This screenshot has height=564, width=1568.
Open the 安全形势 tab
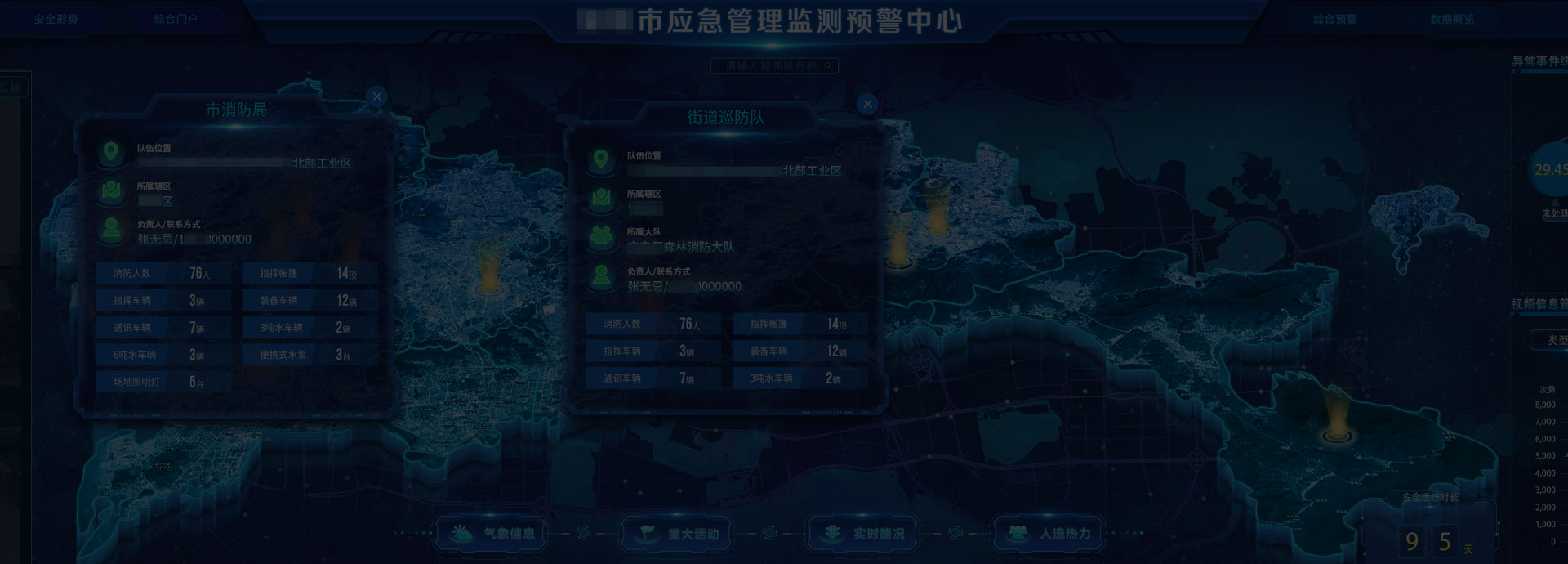(56, 20)
